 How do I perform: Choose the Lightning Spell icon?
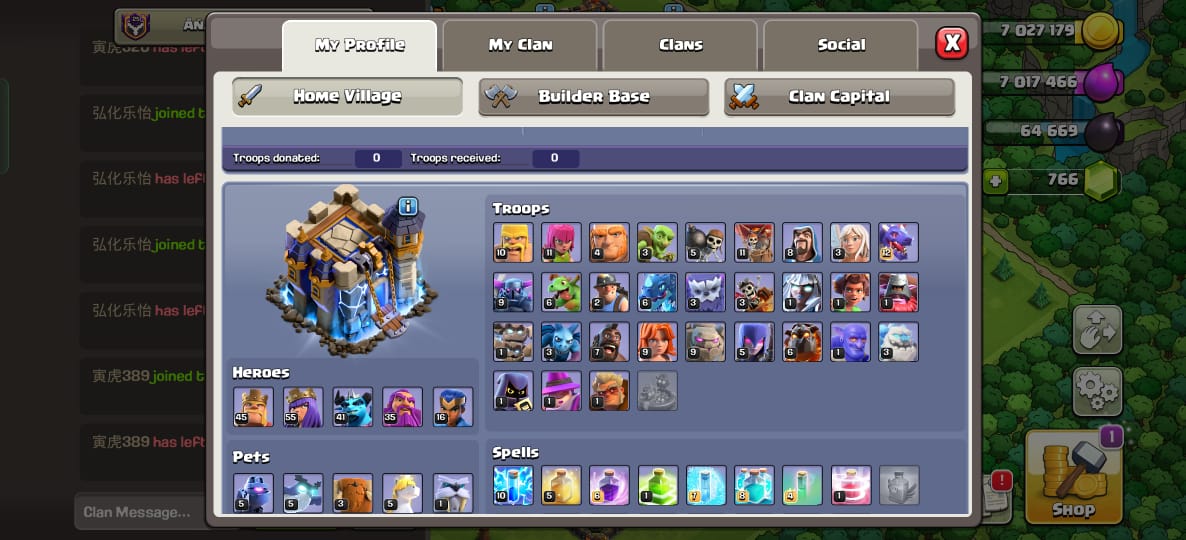(x=513, y=485)
